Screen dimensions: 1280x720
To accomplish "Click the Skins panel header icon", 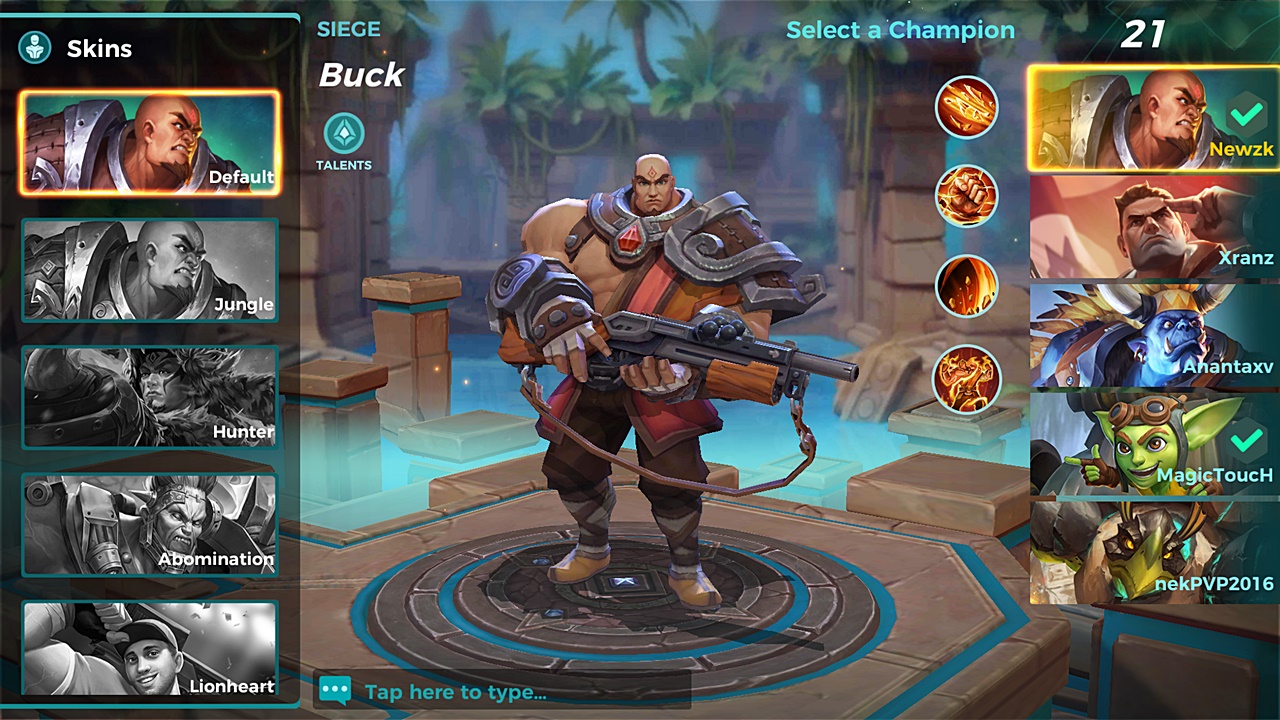I will 35,48.
